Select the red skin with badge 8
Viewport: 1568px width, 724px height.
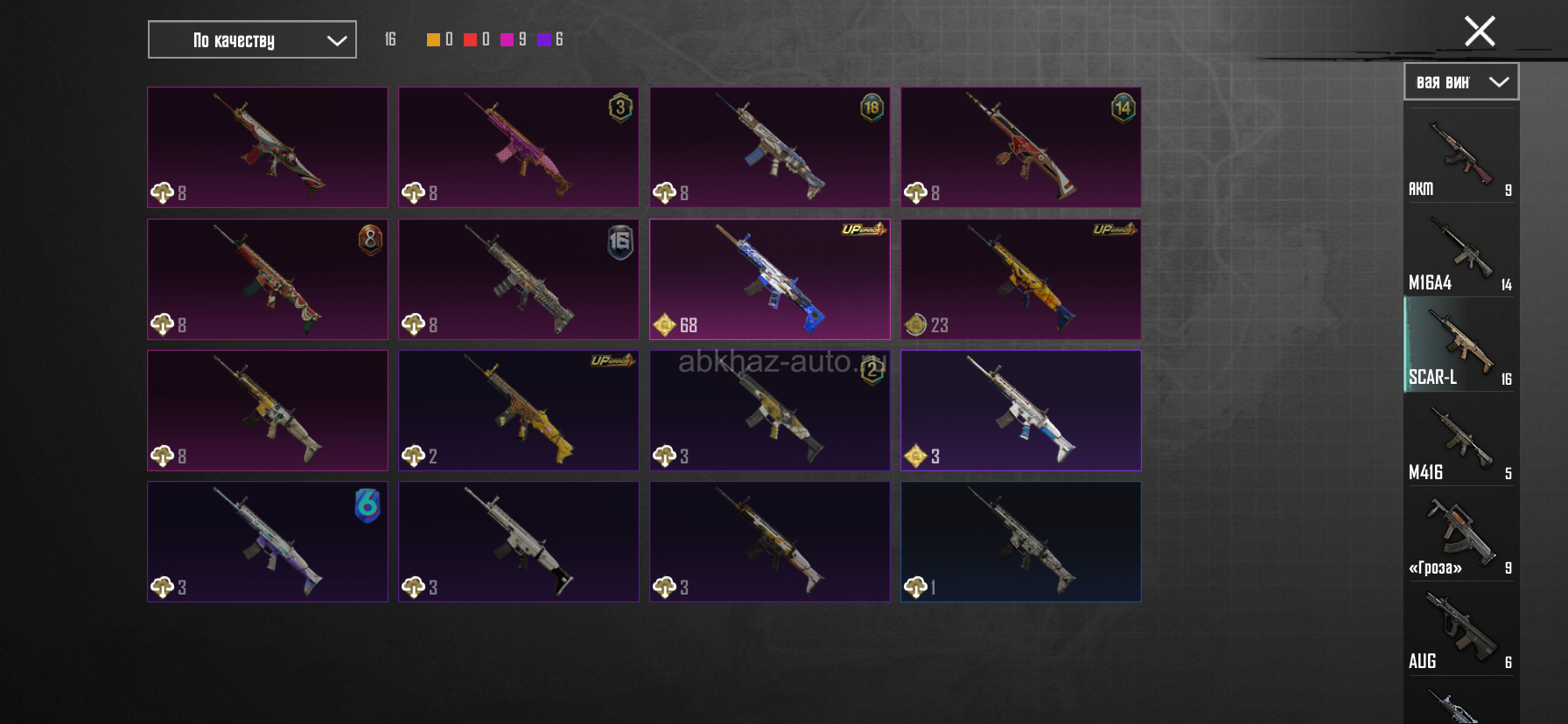267,279
